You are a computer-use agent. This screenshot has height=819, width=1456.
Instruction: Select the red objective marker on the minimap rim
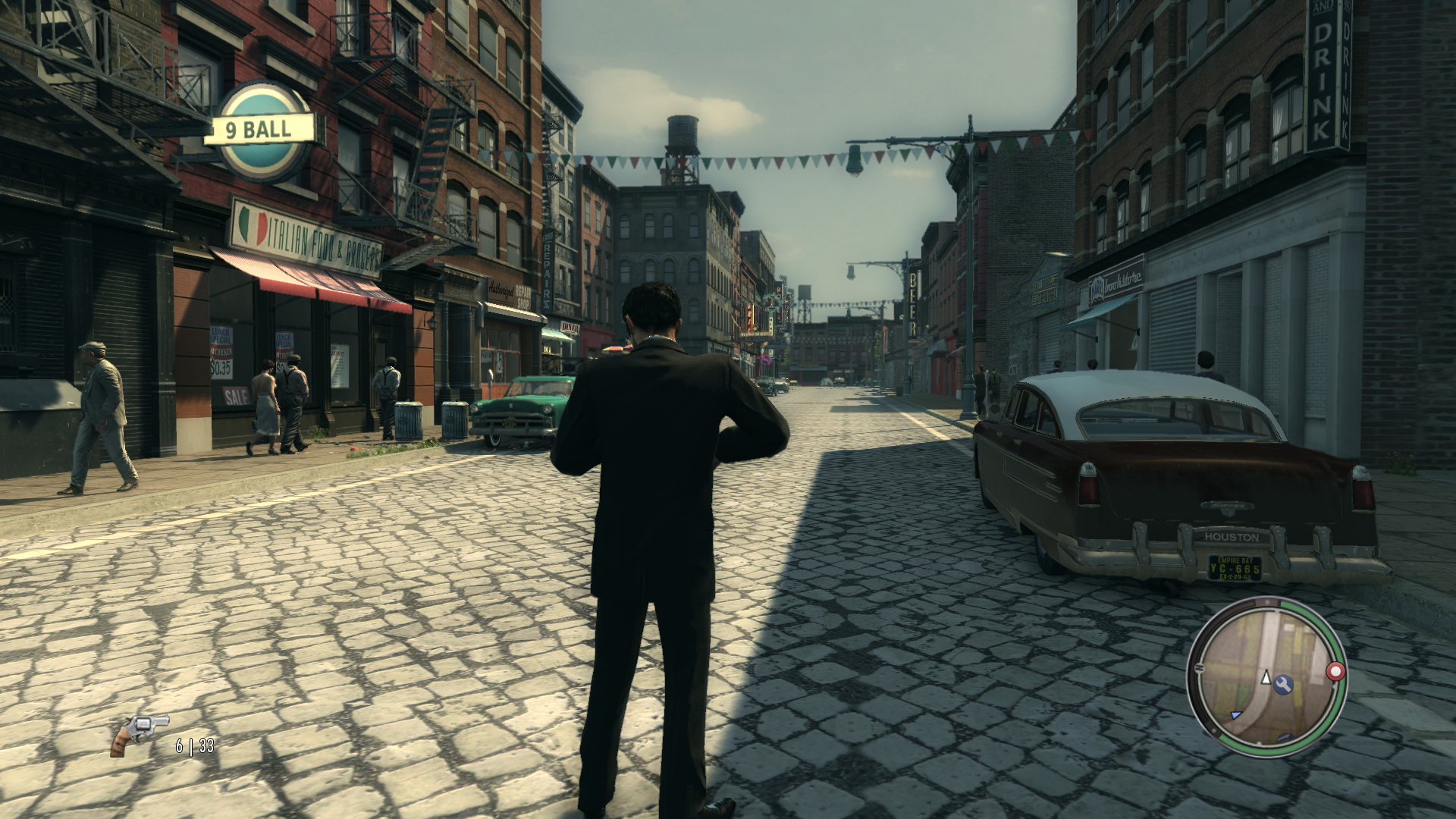point(1335,671)
